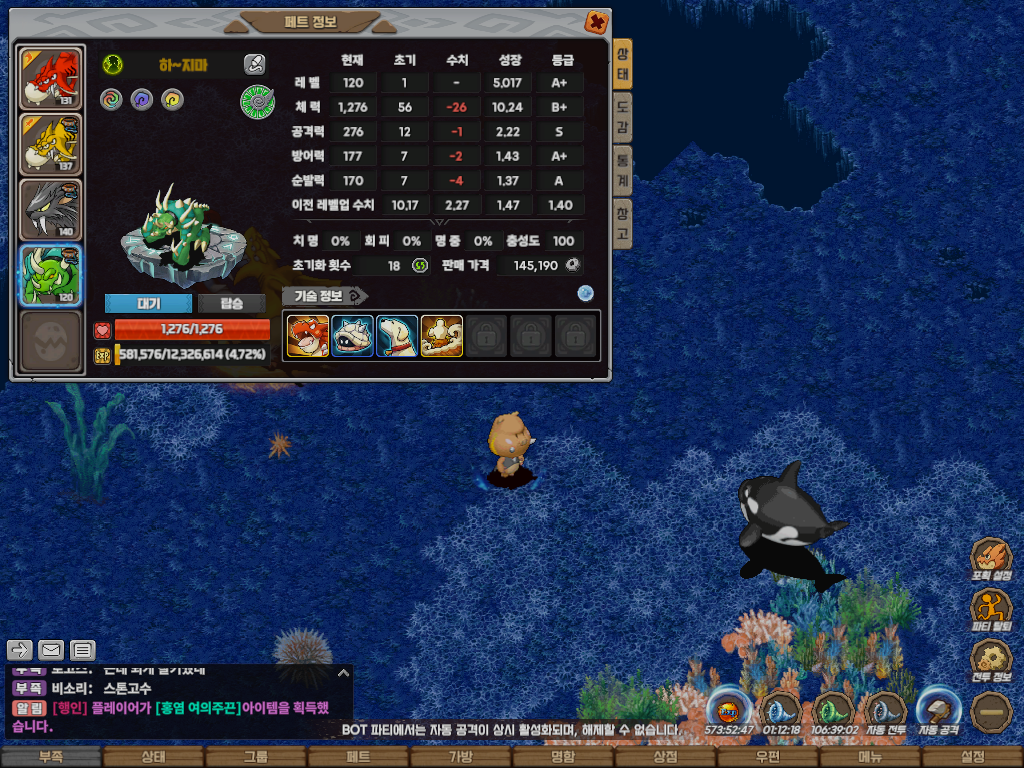This screenshot has width=1024, height=768.
Task: Select the yellow dragon pet slot
Action: 50,144
